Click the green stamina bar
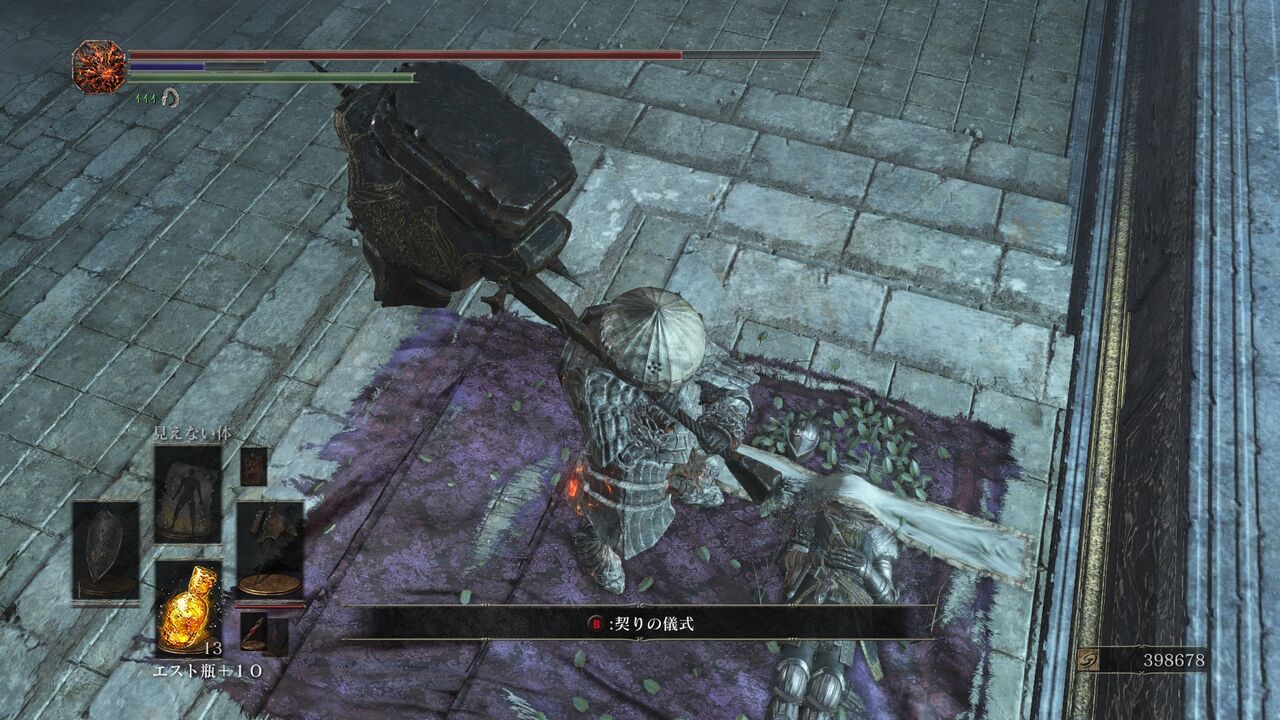Viewport: 1280px width, 720px height. tap(300, 76)
